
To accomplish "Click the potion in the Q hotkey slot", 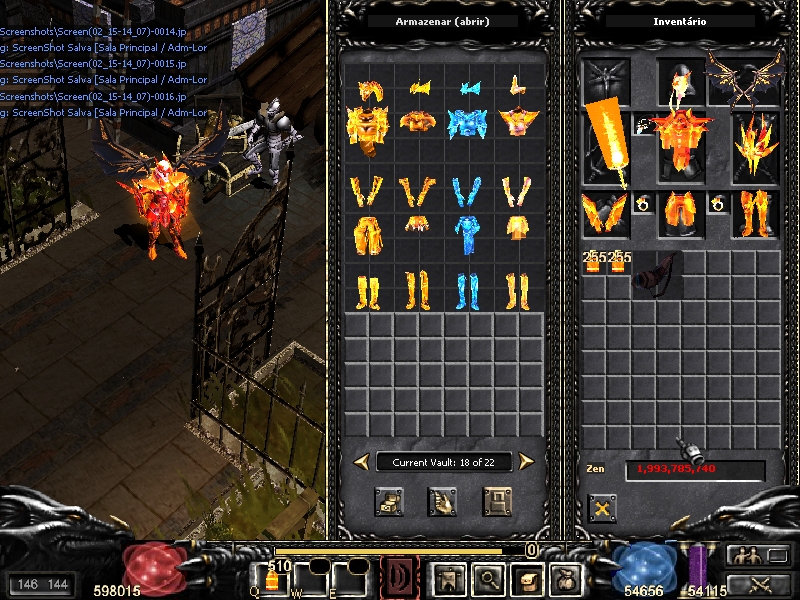I will tap(271, 579).
